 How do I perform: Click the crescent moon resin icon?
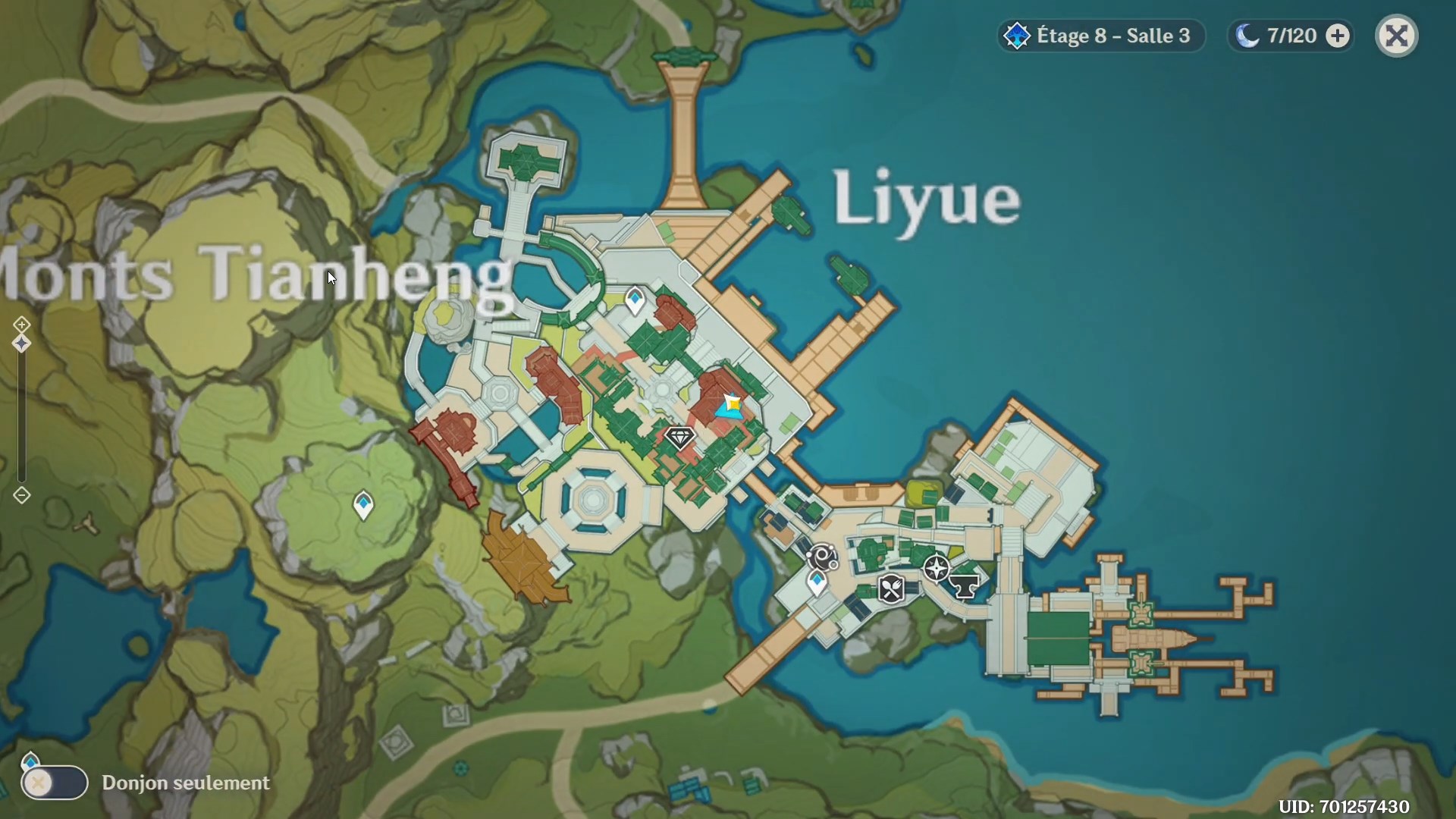coord(1246,35)
